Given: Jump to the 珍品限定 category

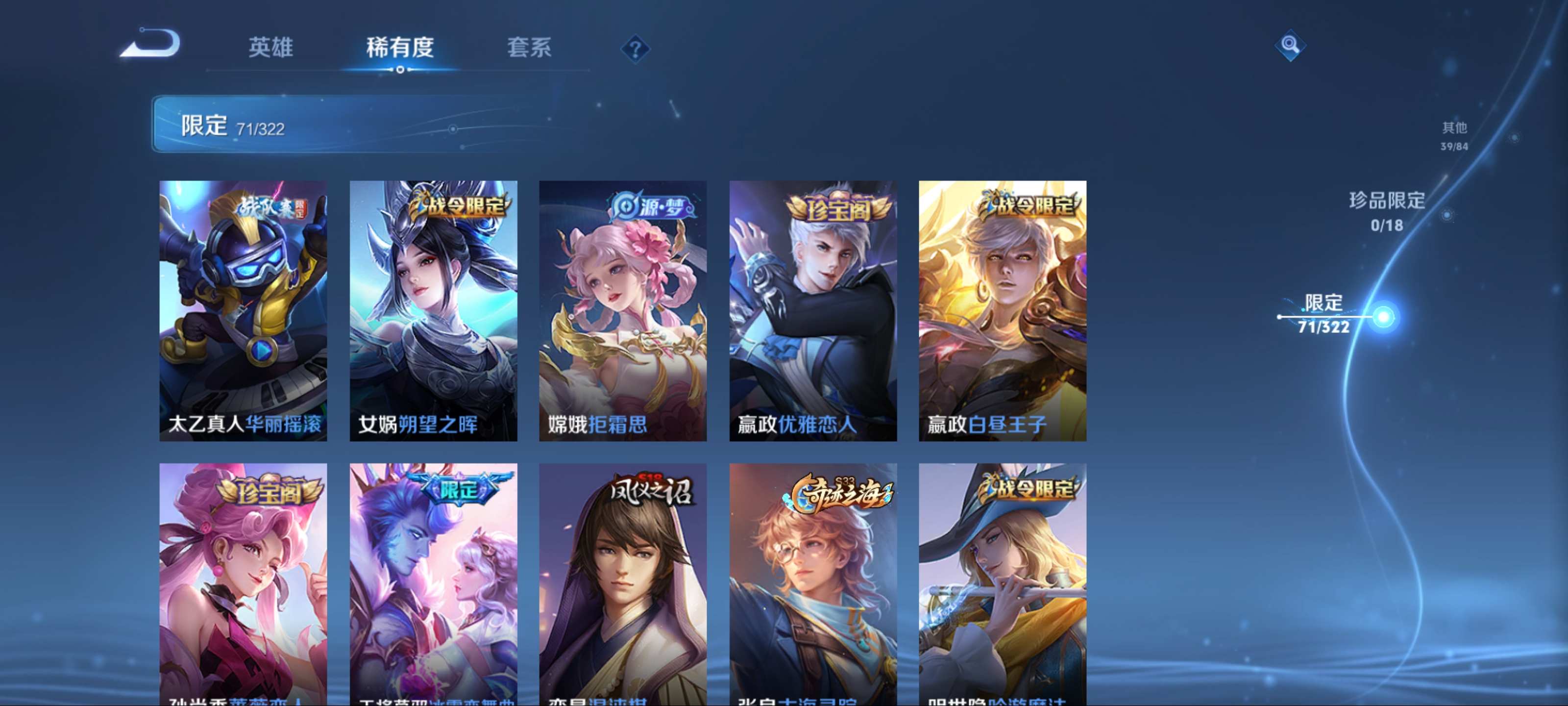Looking at the screenshot, I should click(x=1387, y=211).
